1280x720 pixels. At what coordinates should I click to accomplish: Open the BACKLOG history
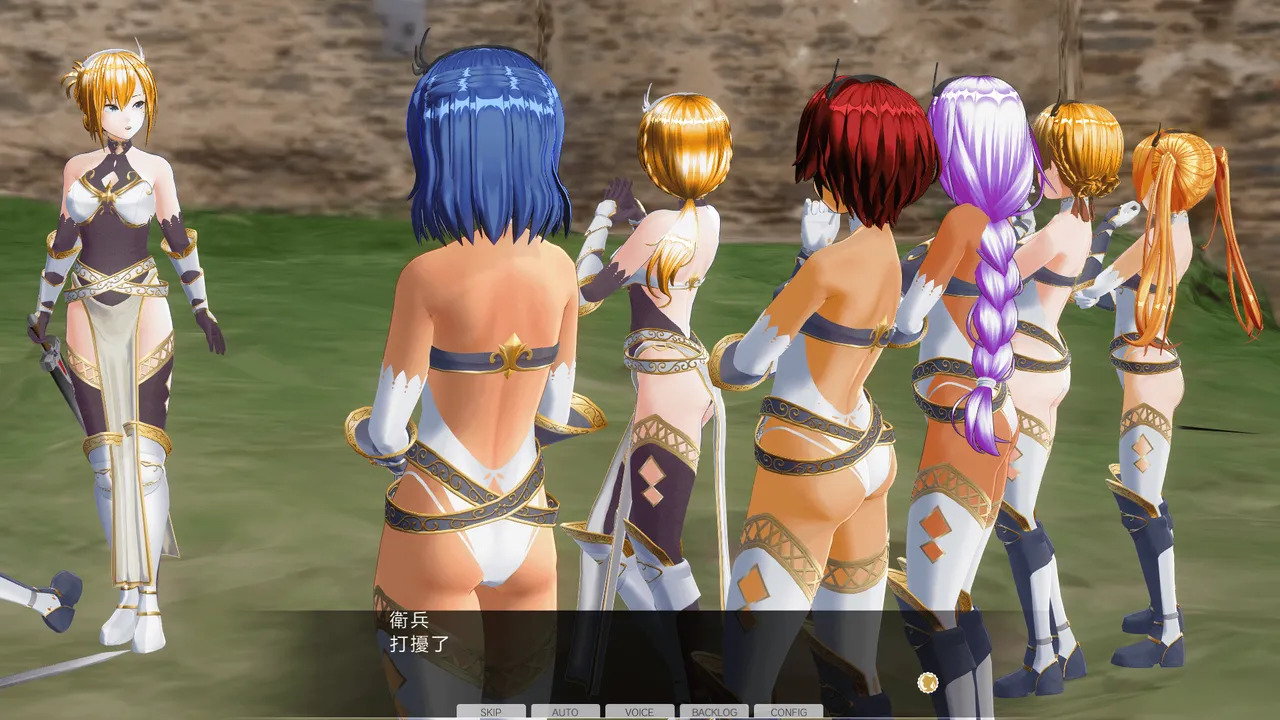click(714, 712)
